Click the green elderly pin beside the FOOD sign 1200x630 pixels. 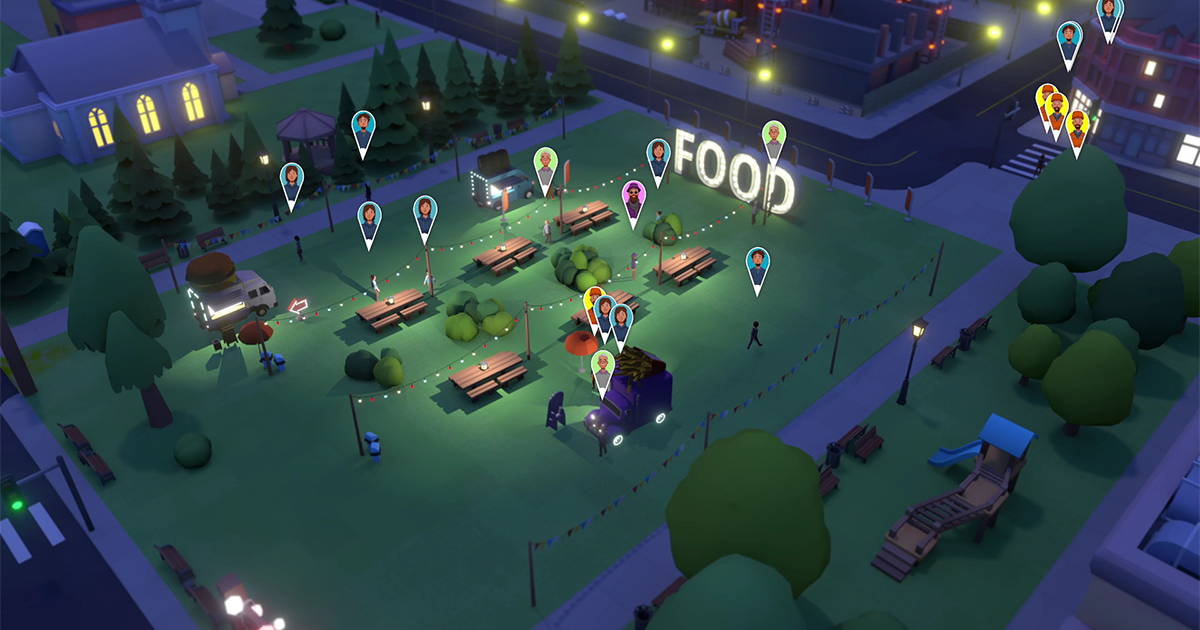[x=773, y=138]
